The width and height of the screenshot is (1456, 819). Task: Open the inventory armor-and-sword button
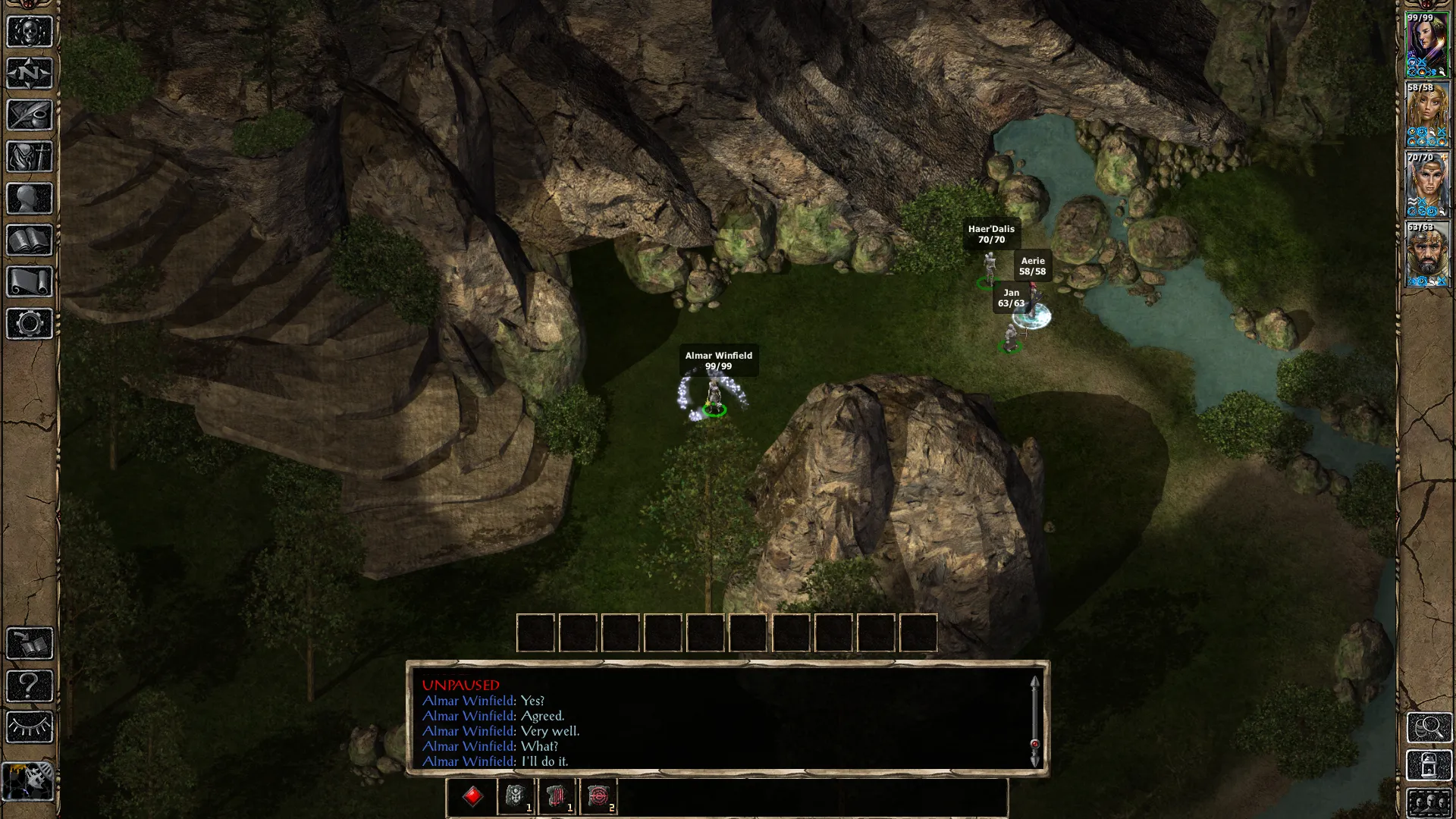(x=30, y=157)
